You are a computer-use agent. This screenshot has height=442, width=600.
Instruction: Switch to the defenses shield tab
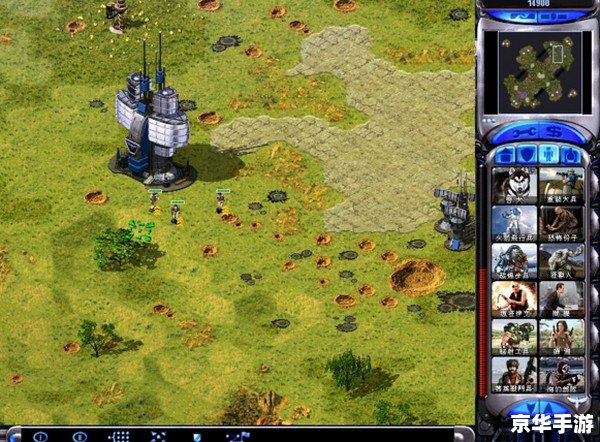[x=527, y=155]
